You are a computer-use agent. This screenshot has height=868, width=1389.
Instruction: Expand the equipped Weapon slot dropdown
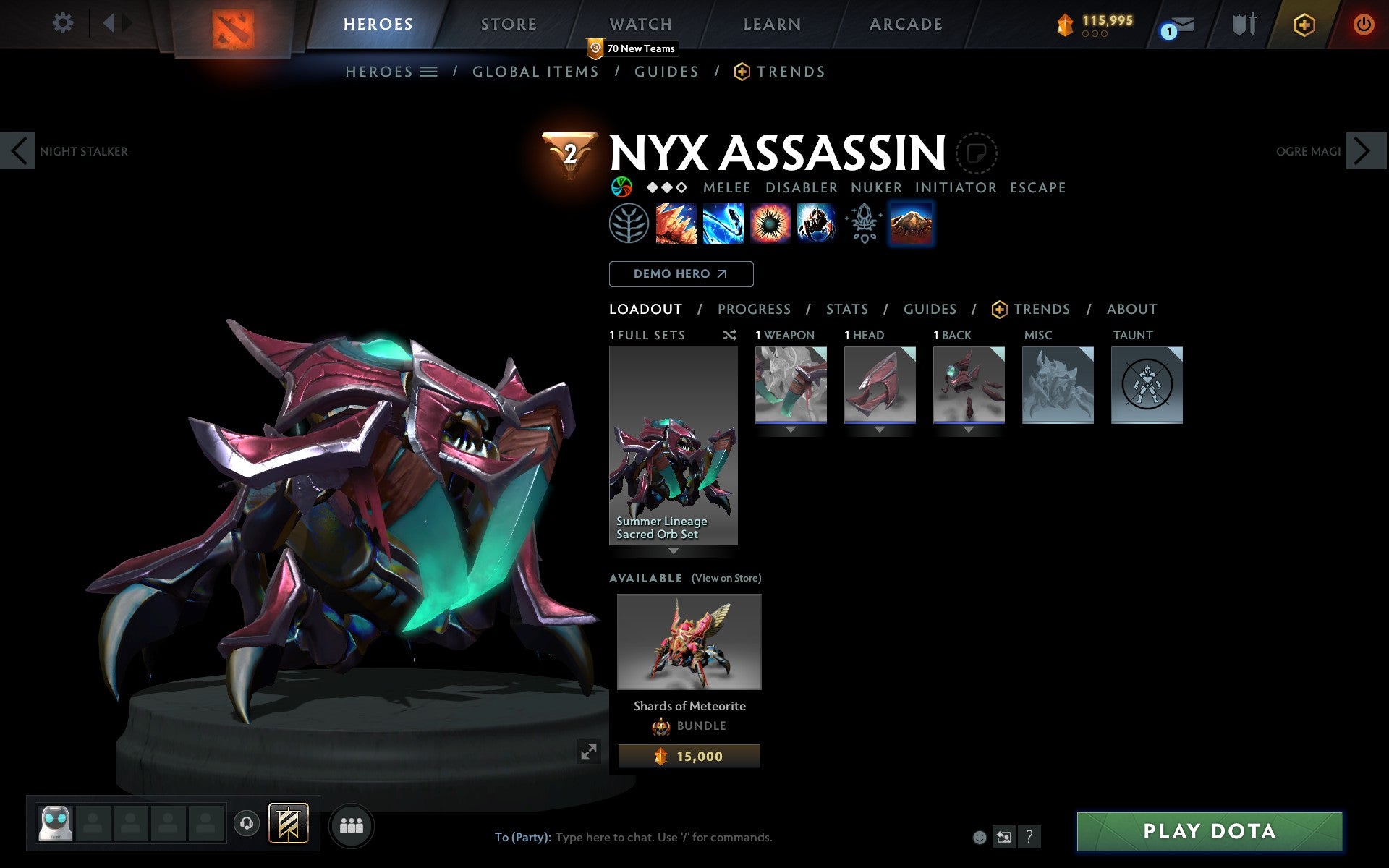tap(790, 427)
